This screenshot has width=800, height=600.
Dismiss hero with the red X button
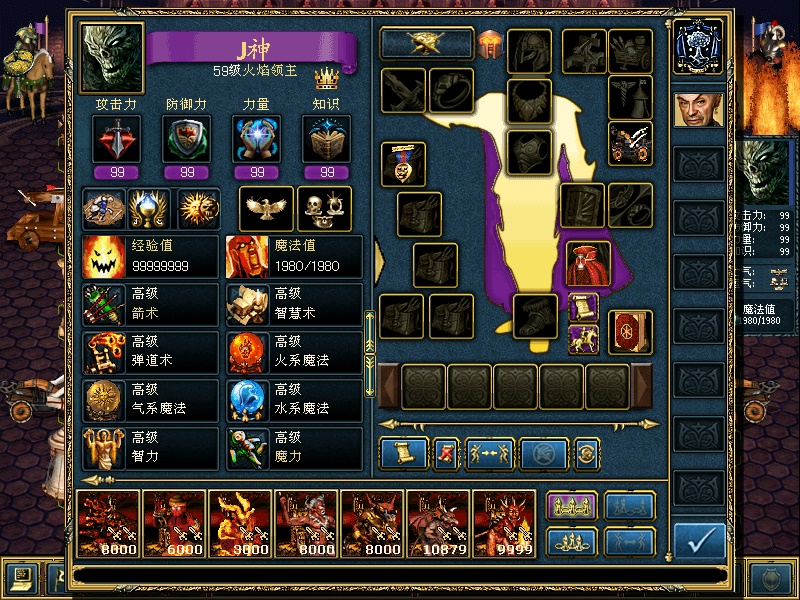(x=446, y=454)
